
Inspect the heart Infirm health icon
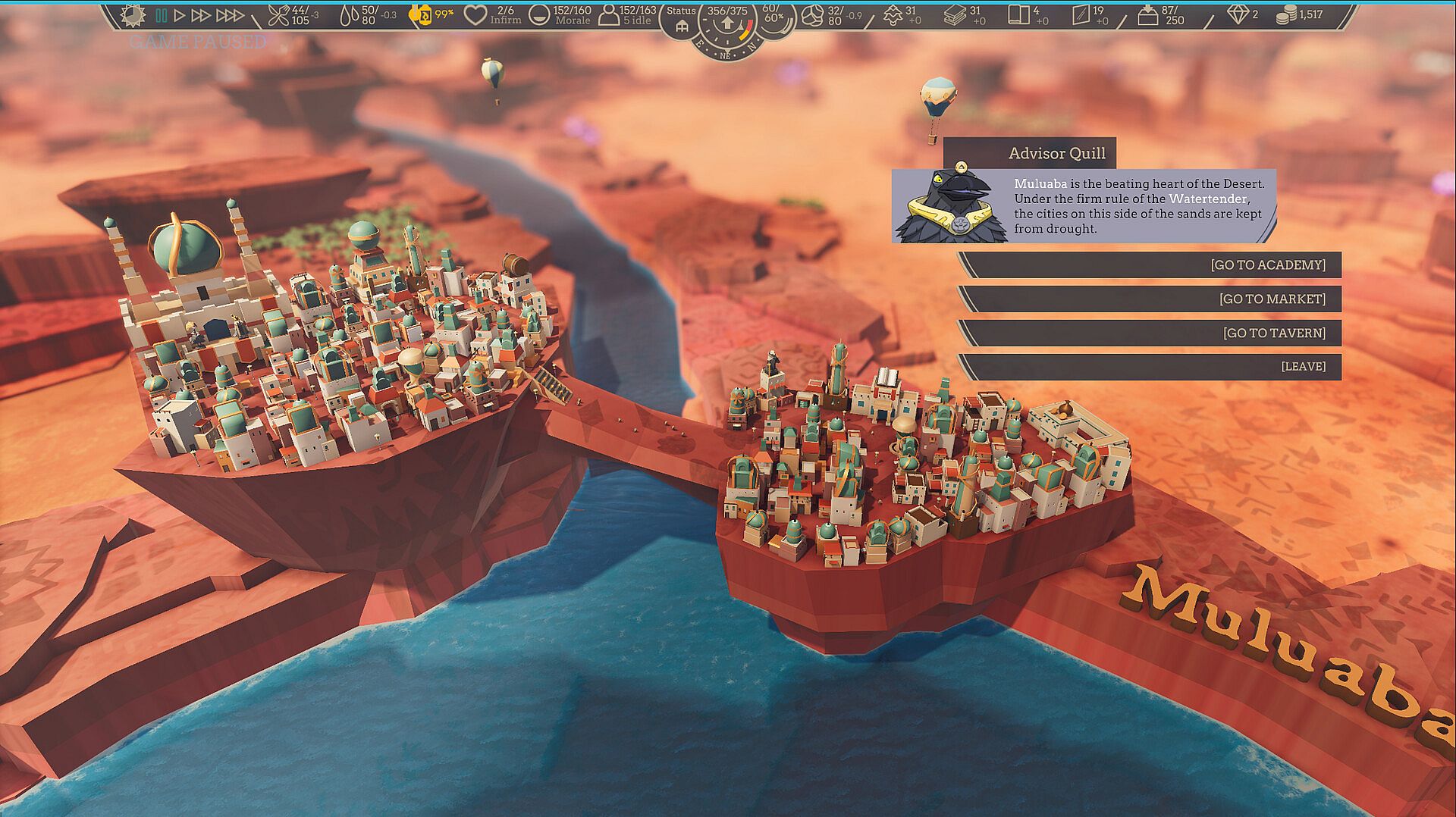pos(475,14)
